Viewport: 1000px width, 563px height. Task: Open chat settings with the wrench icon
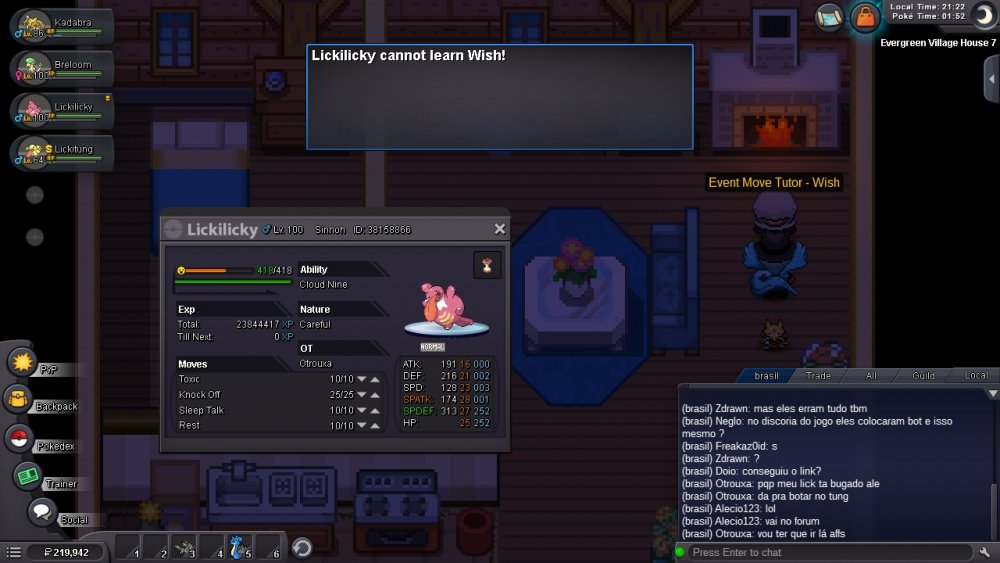tap(984, 552)
